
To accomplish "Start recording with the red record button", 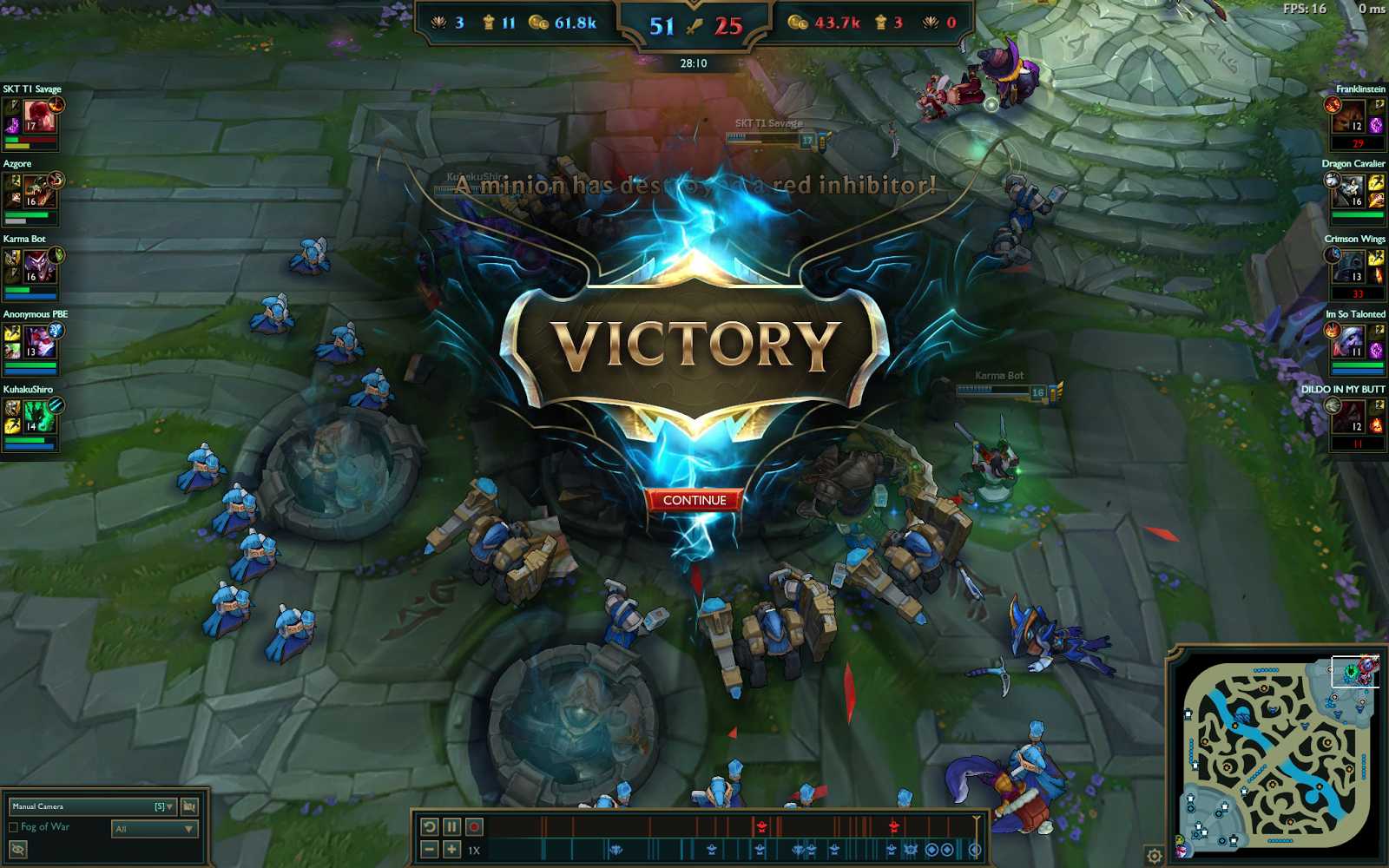I will point(474,827).
